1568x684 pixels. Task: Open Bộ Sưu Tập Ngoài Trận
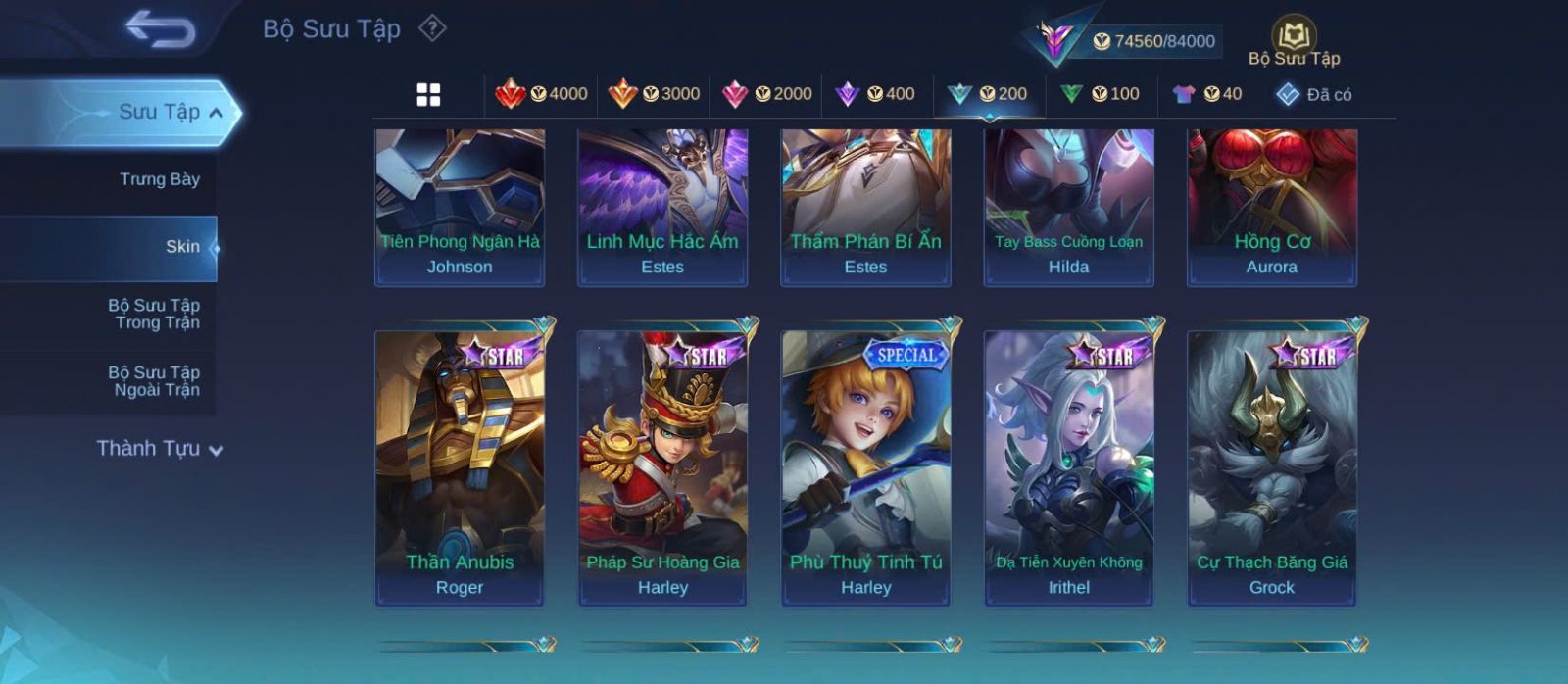click(155, 381)
